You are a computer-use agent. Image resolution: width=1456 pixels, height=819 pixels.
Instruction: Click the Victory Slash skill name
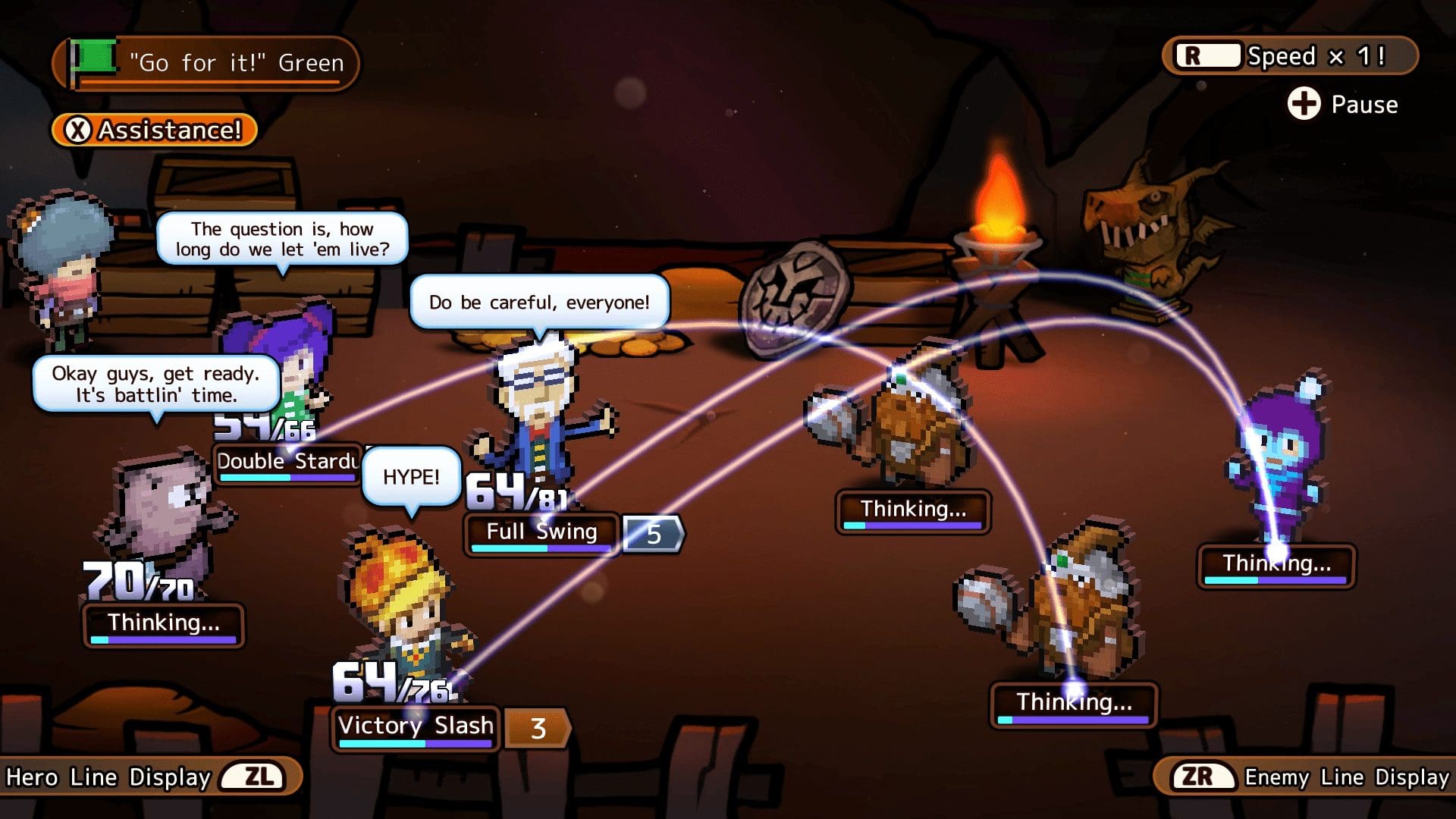point(415,726)
